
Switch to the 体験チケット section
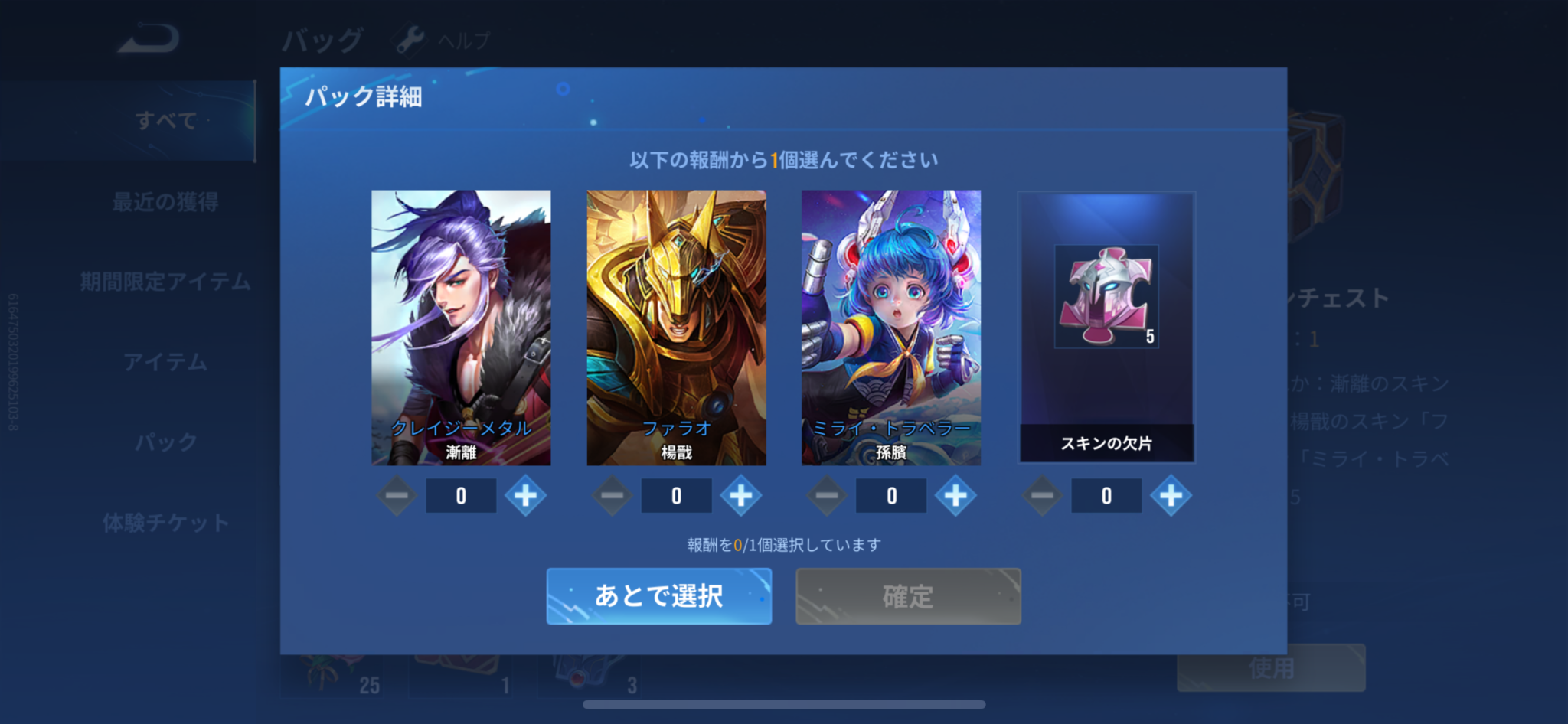[x=165, y=523]
